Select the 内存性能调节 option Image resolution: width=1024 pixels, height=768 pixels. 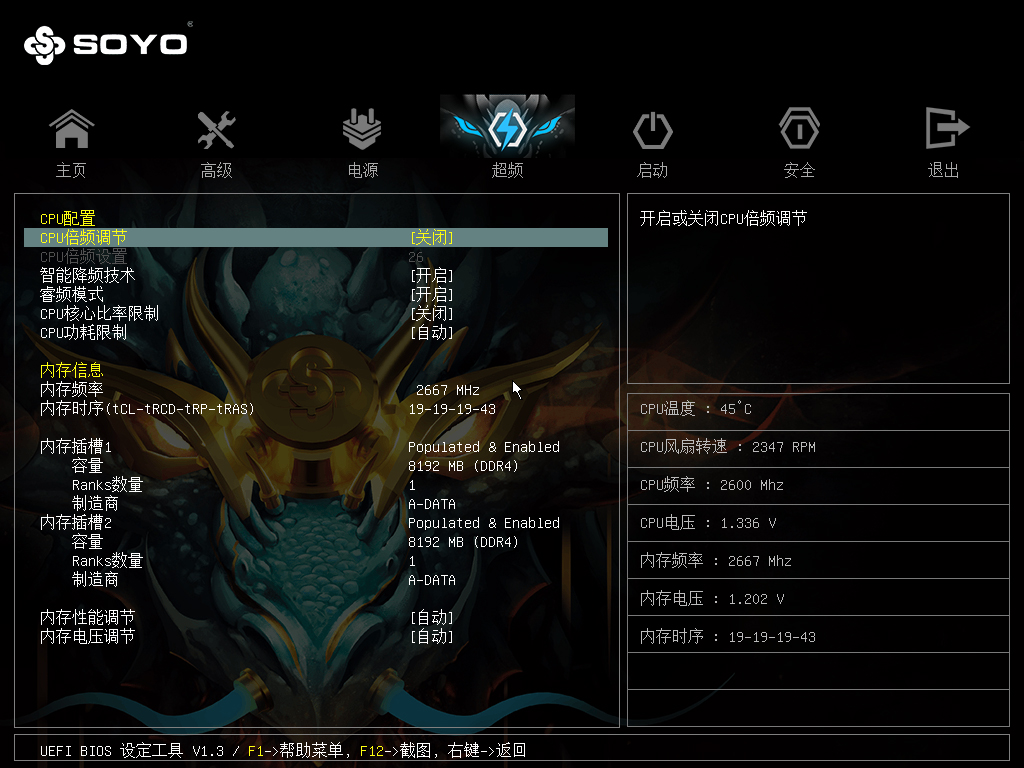[x=431, y=618]
